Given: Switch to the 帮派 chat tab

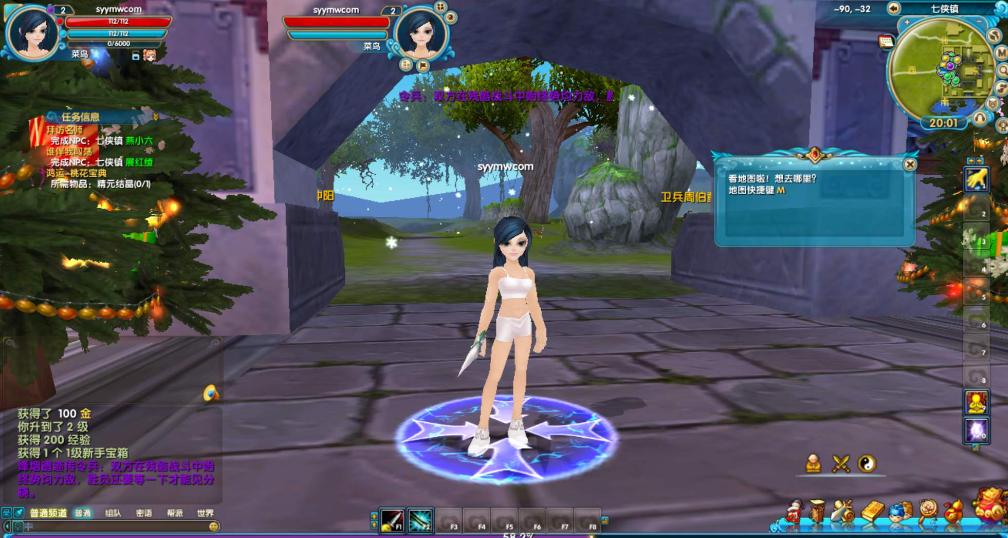Looking at the screenshot, I should [x=175, y=513].
